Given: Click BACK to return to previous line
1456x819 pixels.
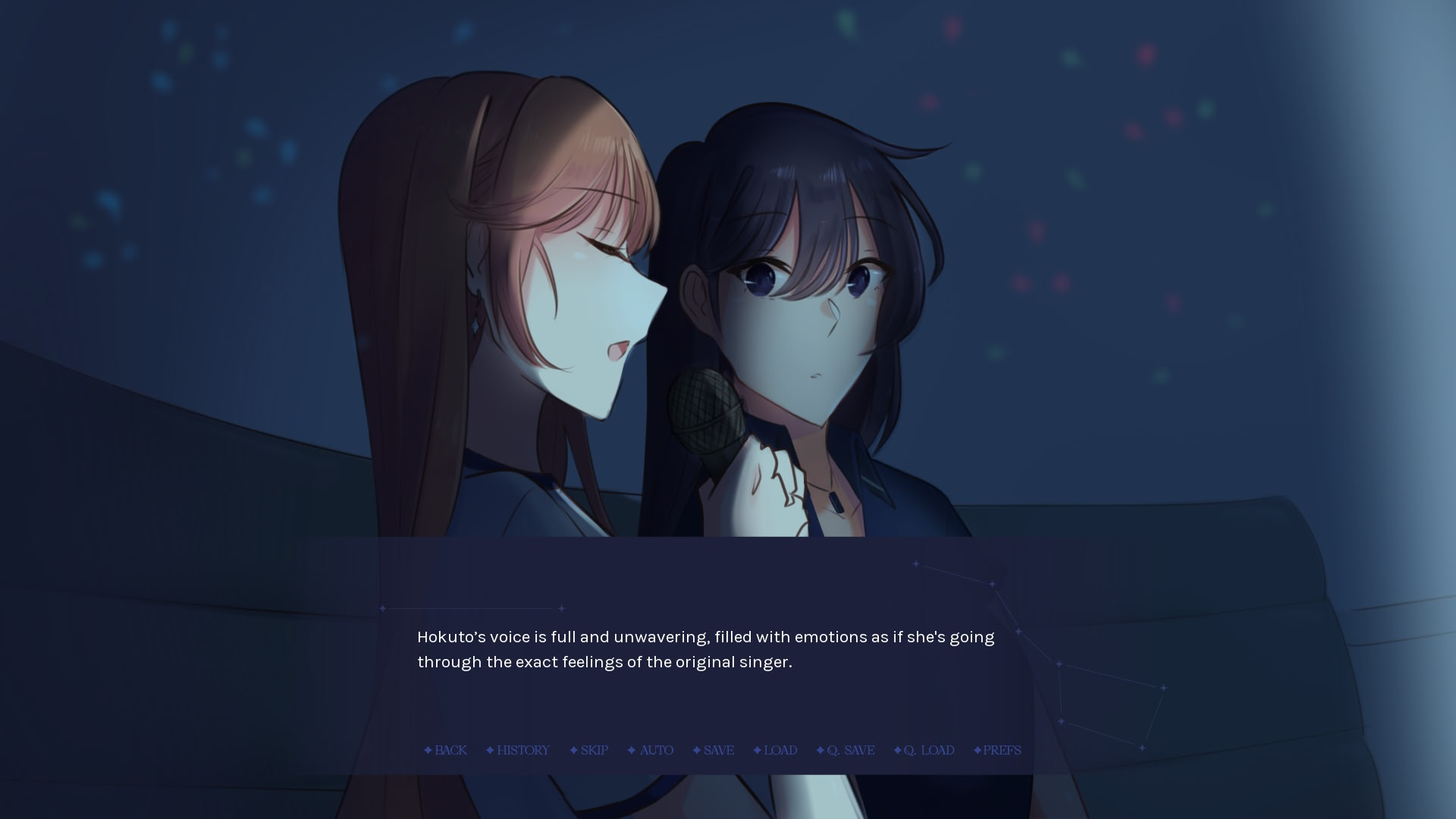Looking at the screenshot, I should [450, 750].
